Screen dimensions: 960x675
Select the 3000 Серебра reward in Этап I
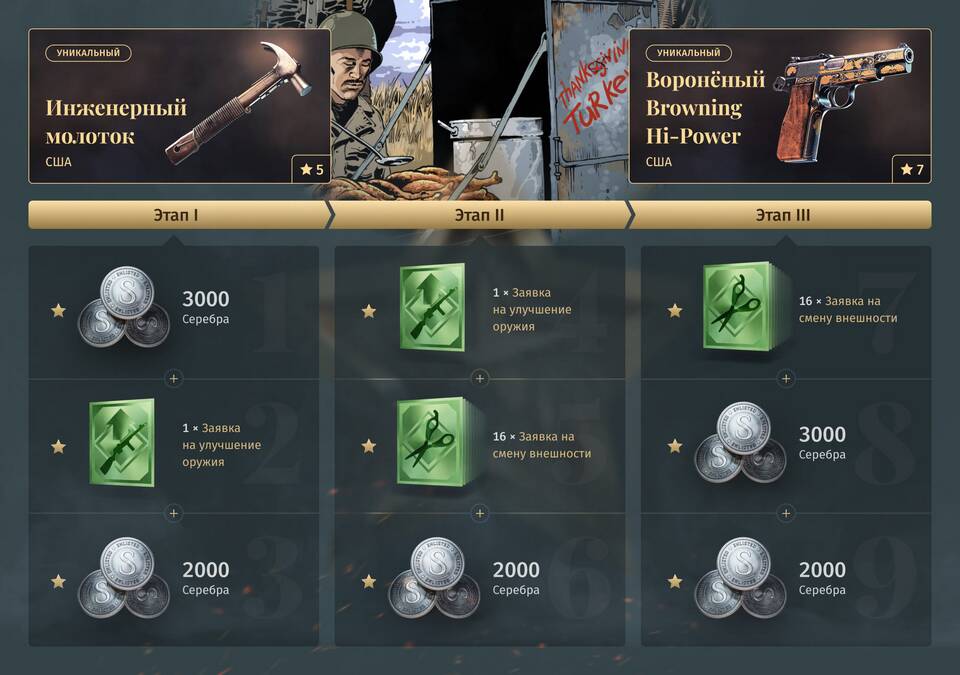pos(174,310)
